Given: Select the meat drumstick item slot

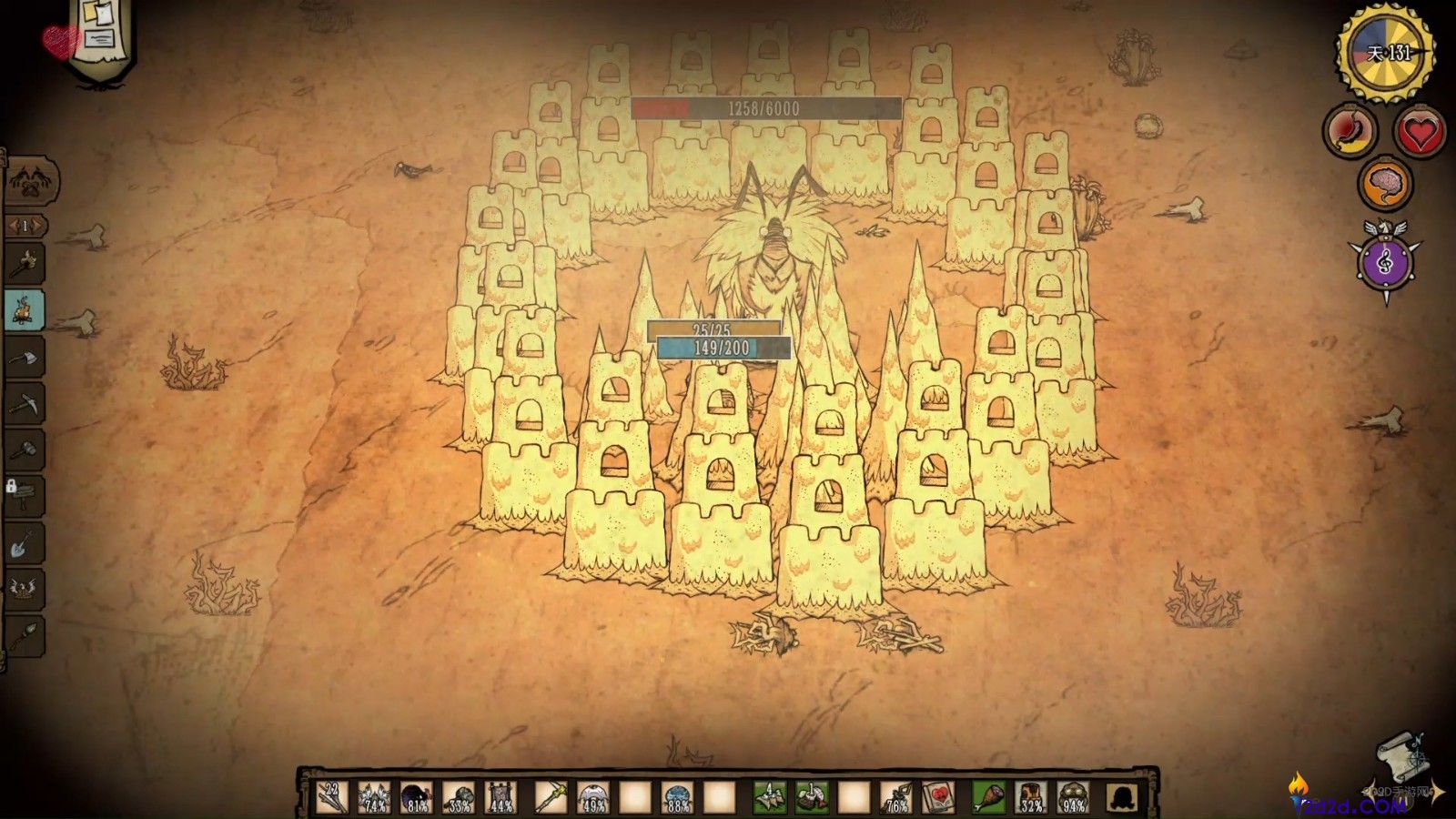Looking at the screenshot, I should point(988,798).
